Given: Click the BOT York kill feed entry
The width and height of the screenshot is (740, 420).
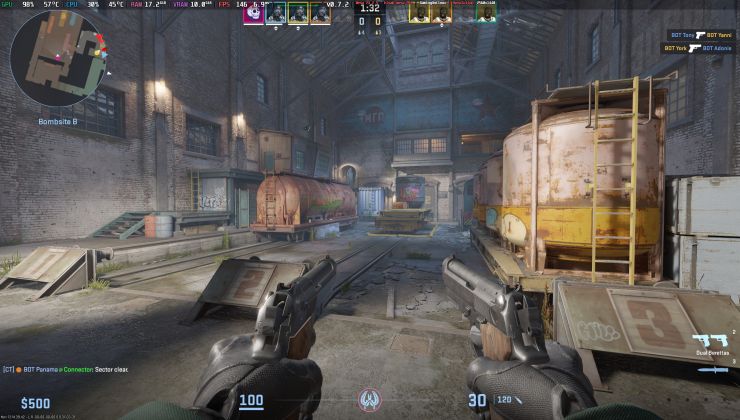Looking at the screenshot, I should click(x=702, y=47).
